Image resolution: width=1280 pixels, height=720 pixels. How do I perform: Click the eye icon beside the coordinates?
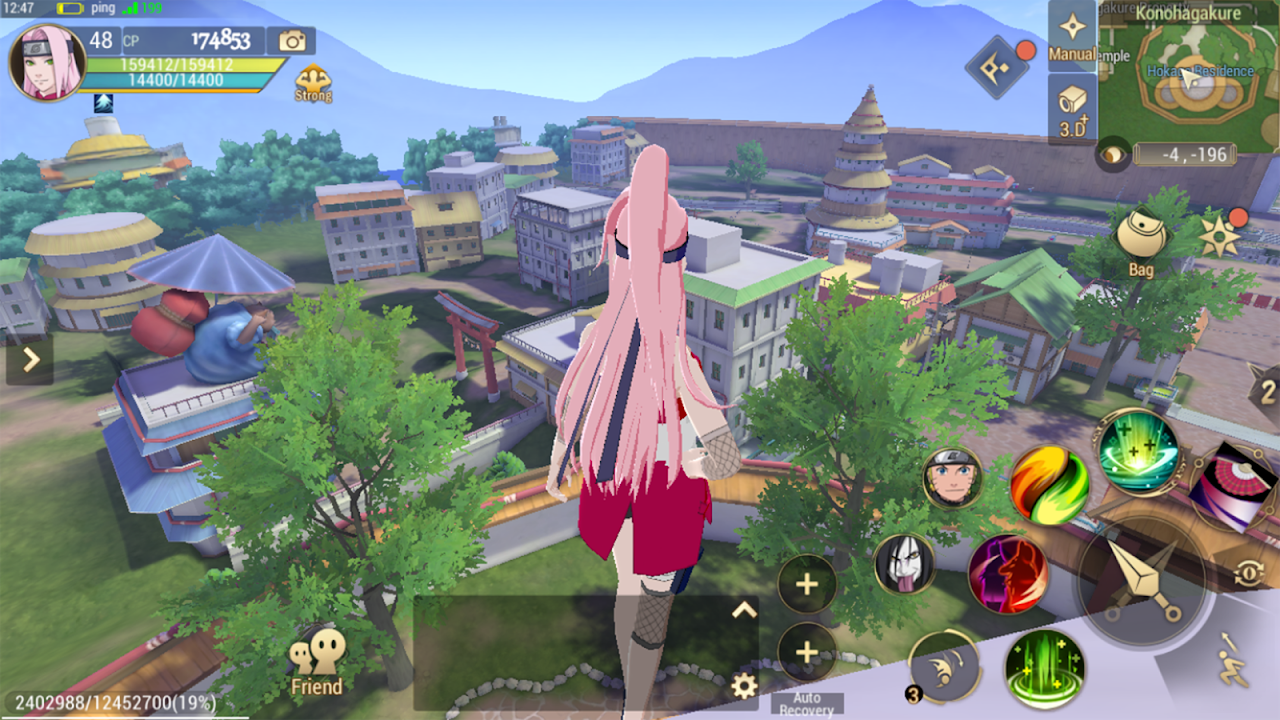[x=1113, y=154]
